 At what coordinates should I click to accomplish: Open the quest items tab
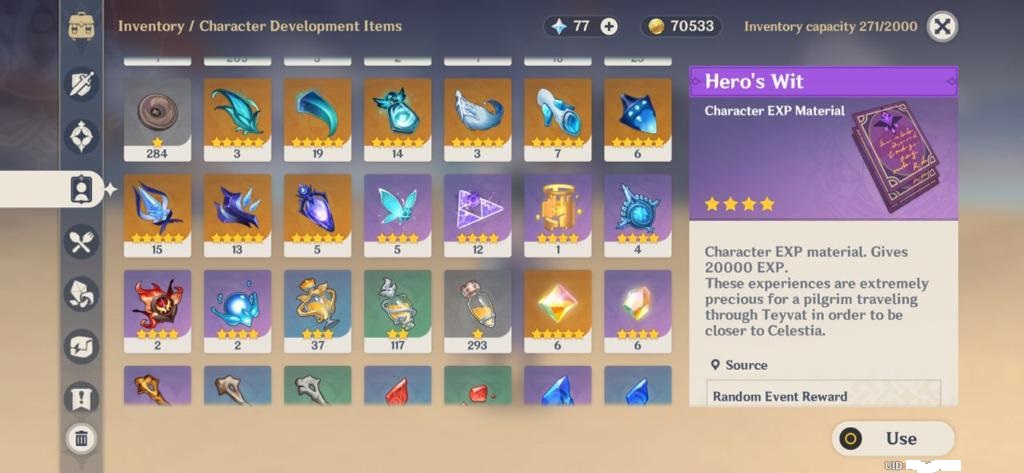pos(82,399)
